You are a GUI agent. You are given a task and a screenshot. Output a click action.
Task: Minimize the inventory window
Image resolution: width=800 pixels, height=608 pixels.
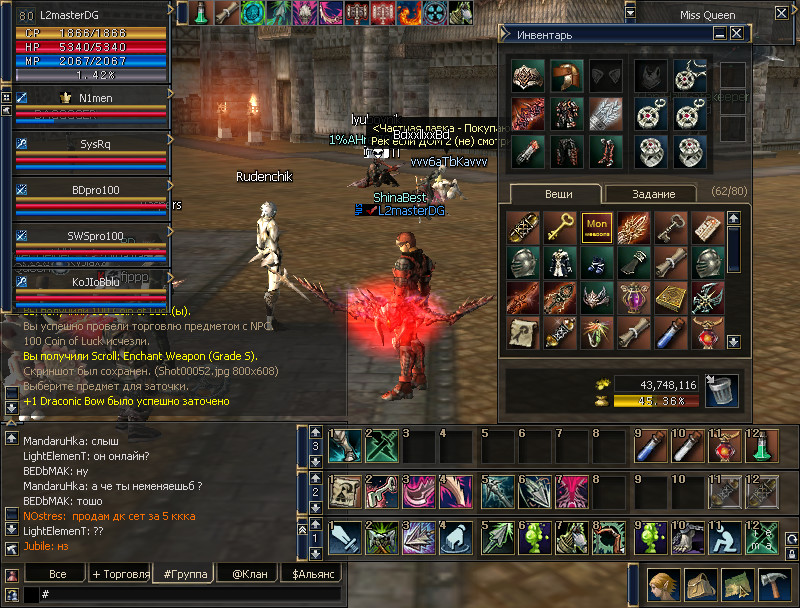(720, 34)
